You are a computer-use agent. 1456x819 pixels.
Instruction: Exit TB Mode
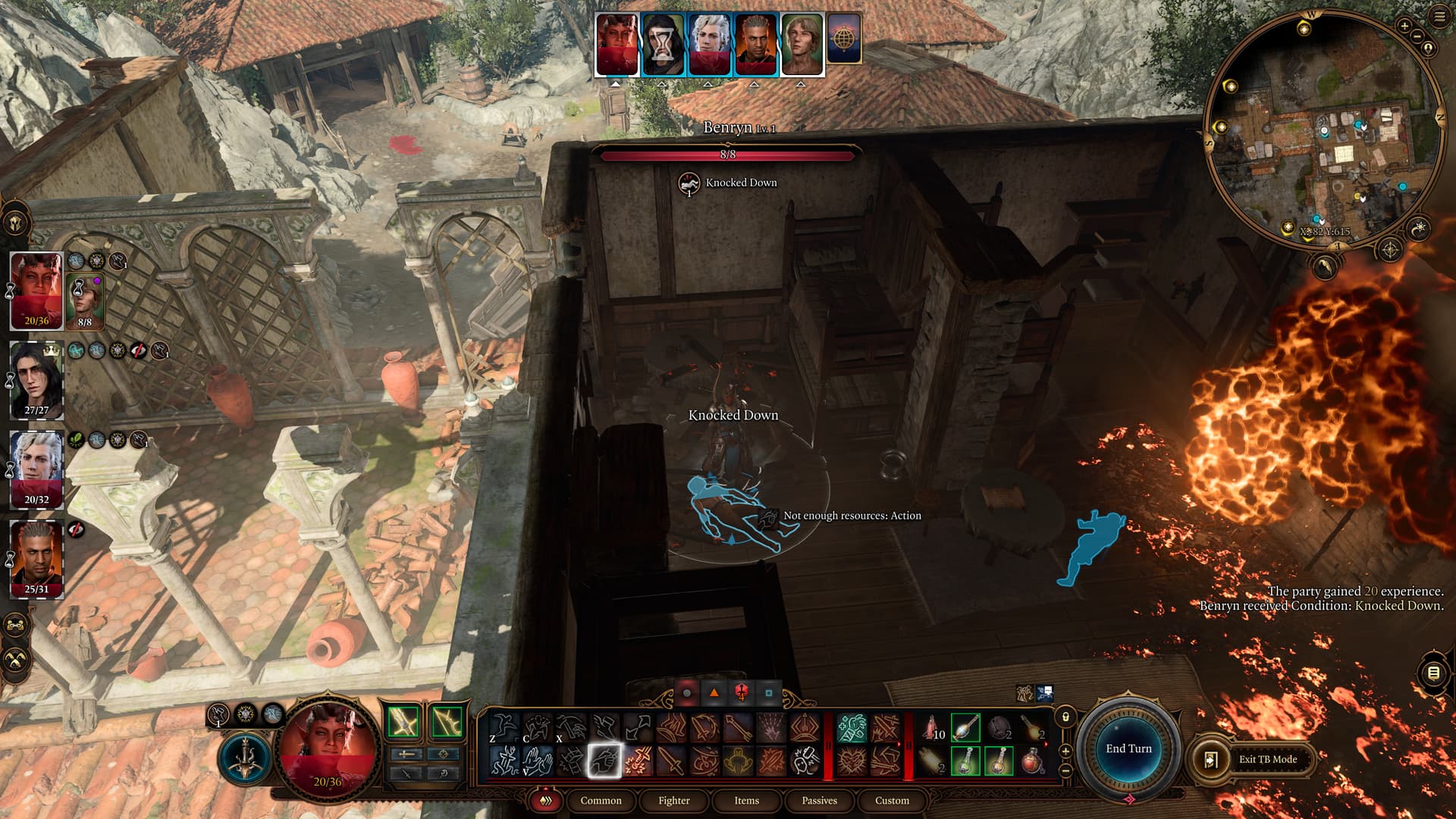pos(1254,759)
